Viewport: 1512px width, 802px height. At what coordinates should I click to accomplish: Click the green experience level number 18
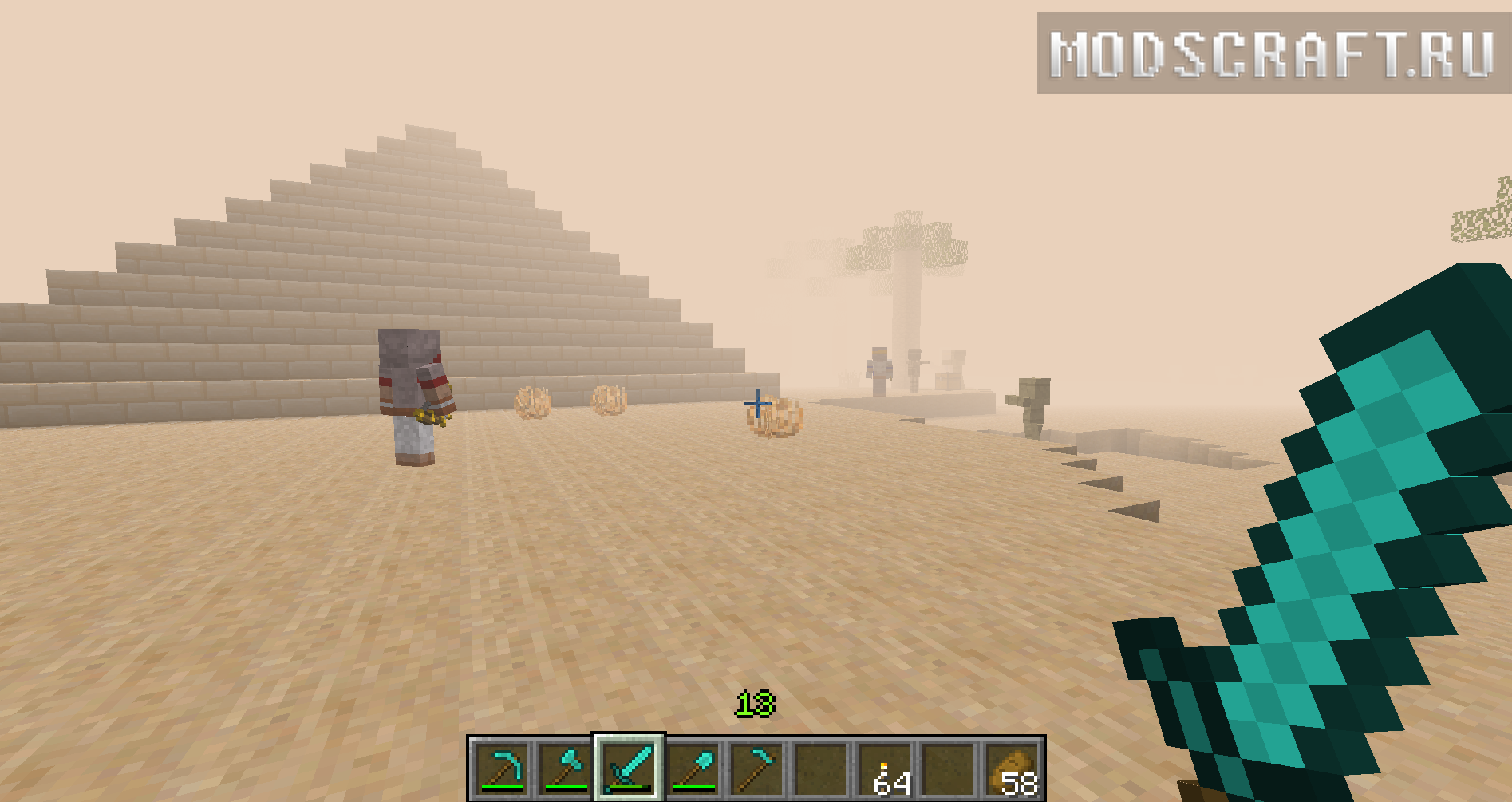point(757,704)
